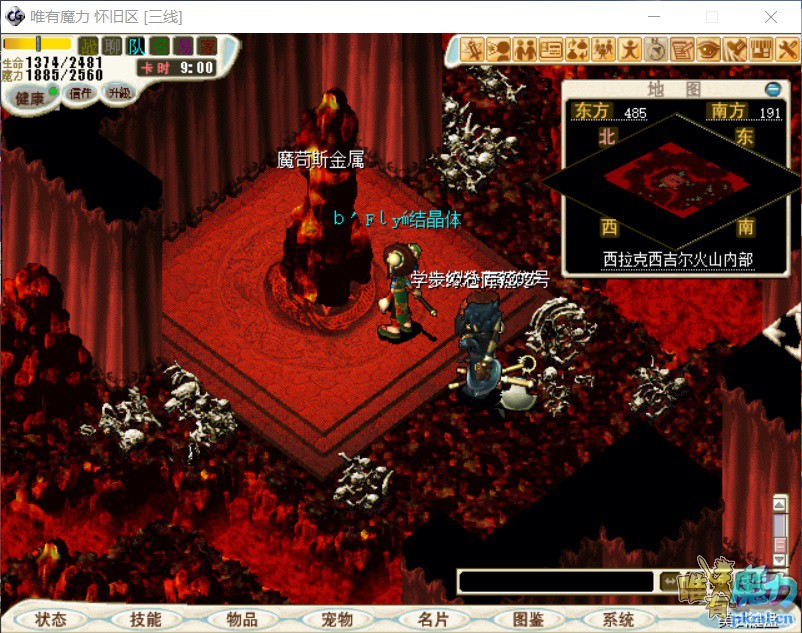
Task: Toggle the 聊 chat mode icon
Action: [113, 45]
